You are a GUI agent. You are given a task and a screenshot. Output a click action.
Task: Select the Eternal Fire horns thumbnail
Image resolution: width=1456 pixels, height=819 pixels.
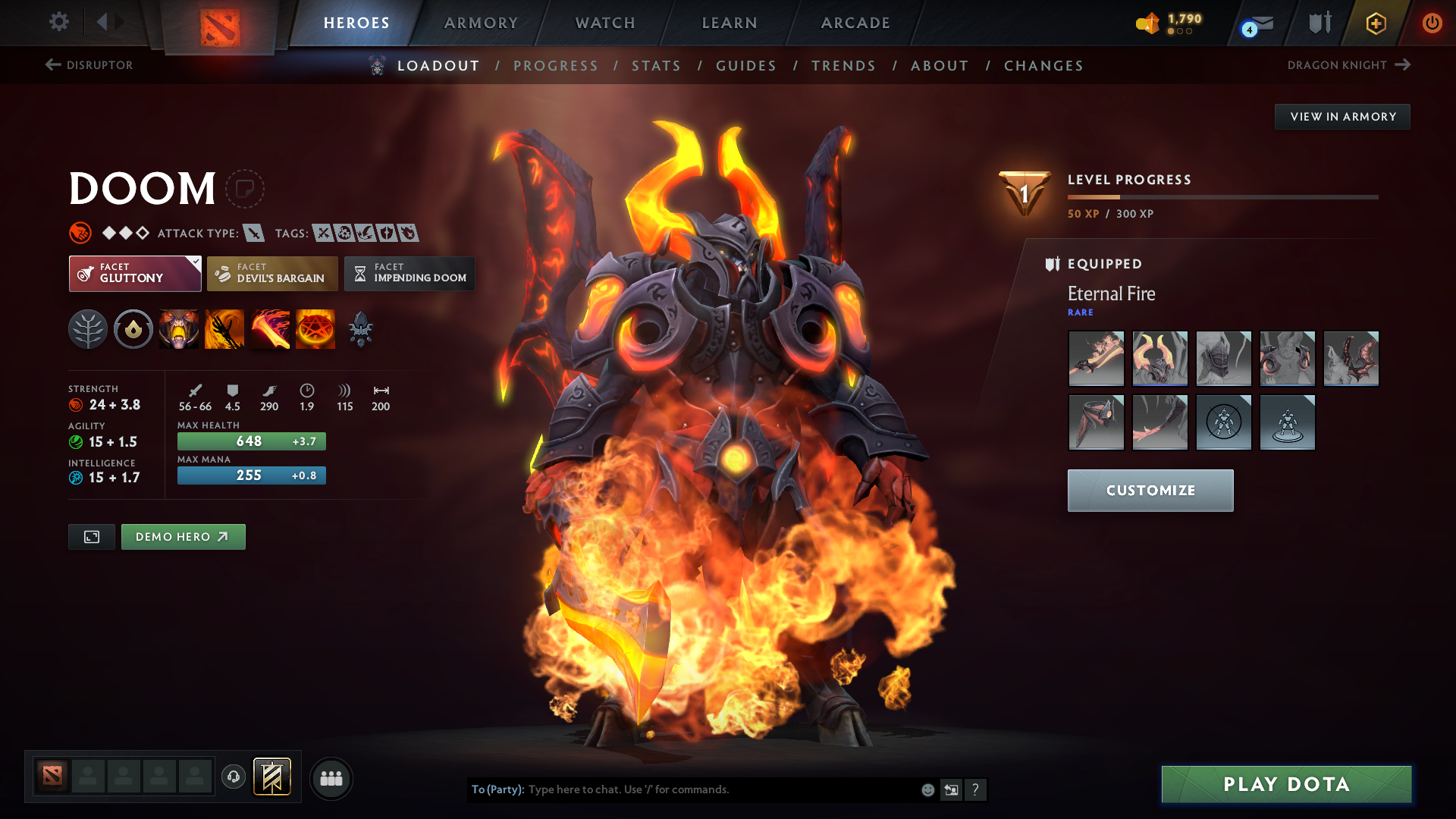tap(1160, 358)
